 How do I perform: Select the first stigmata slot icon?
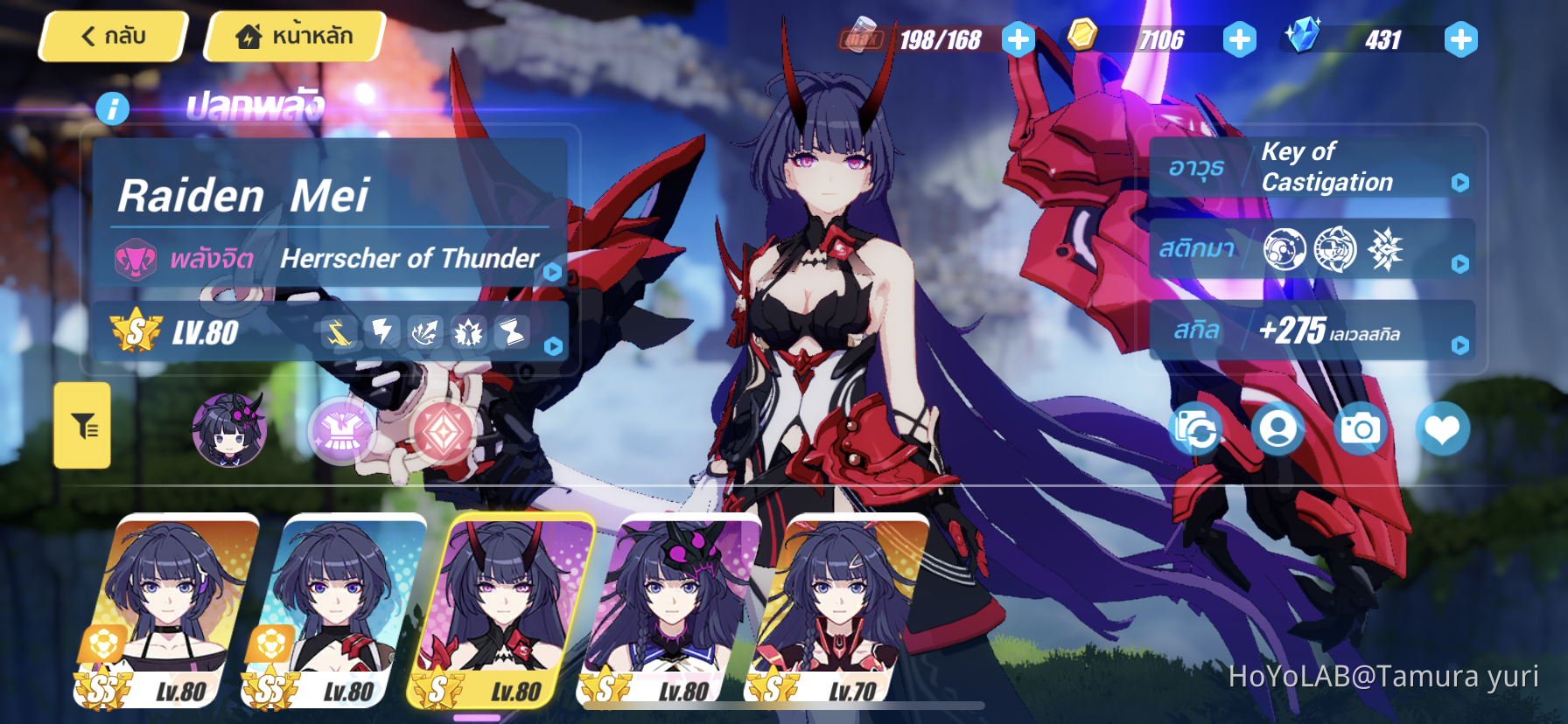1284,249
